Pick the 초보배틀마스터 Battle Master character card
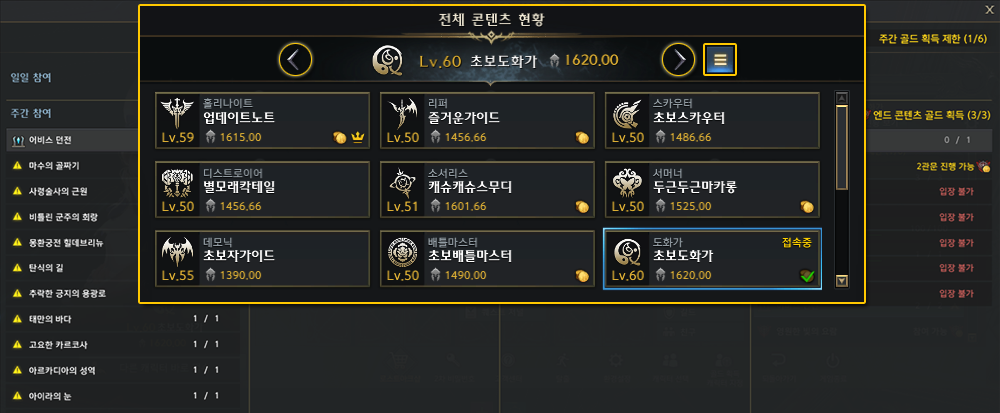The height and width of the screenshot is (413, 1000). tap(488, 258)
